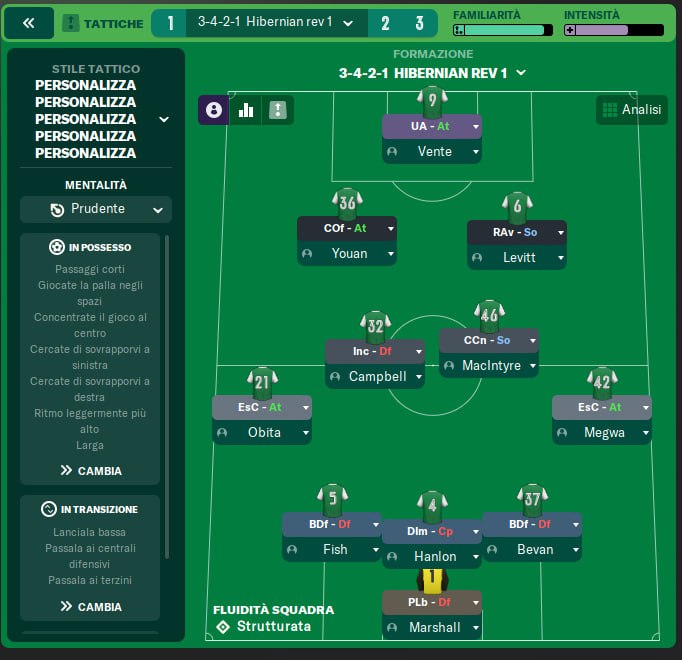Viewport: 682px width, 660px height.
Task: Select the player info view icon
Action: [x=214, y=110]
